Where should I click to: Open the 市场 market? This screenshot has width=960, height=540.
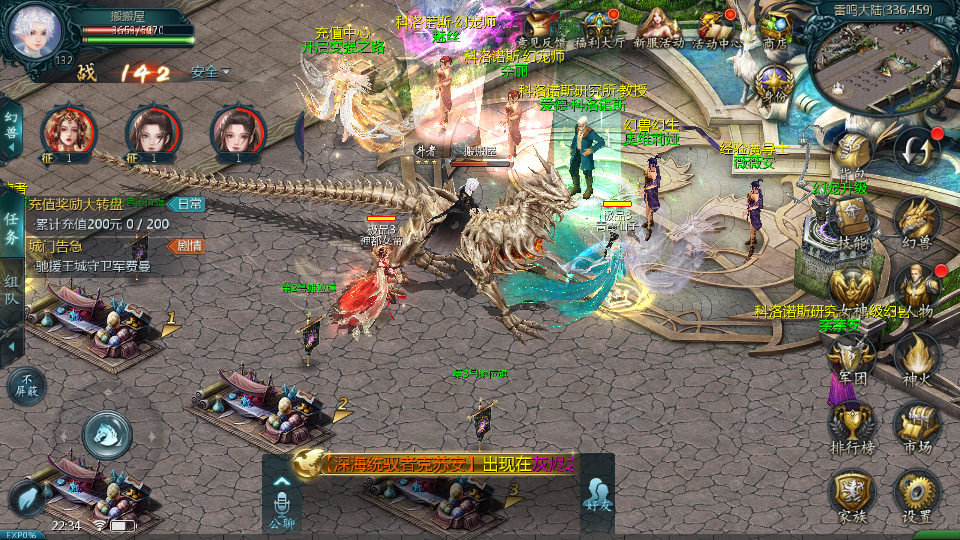click(915, 427)
